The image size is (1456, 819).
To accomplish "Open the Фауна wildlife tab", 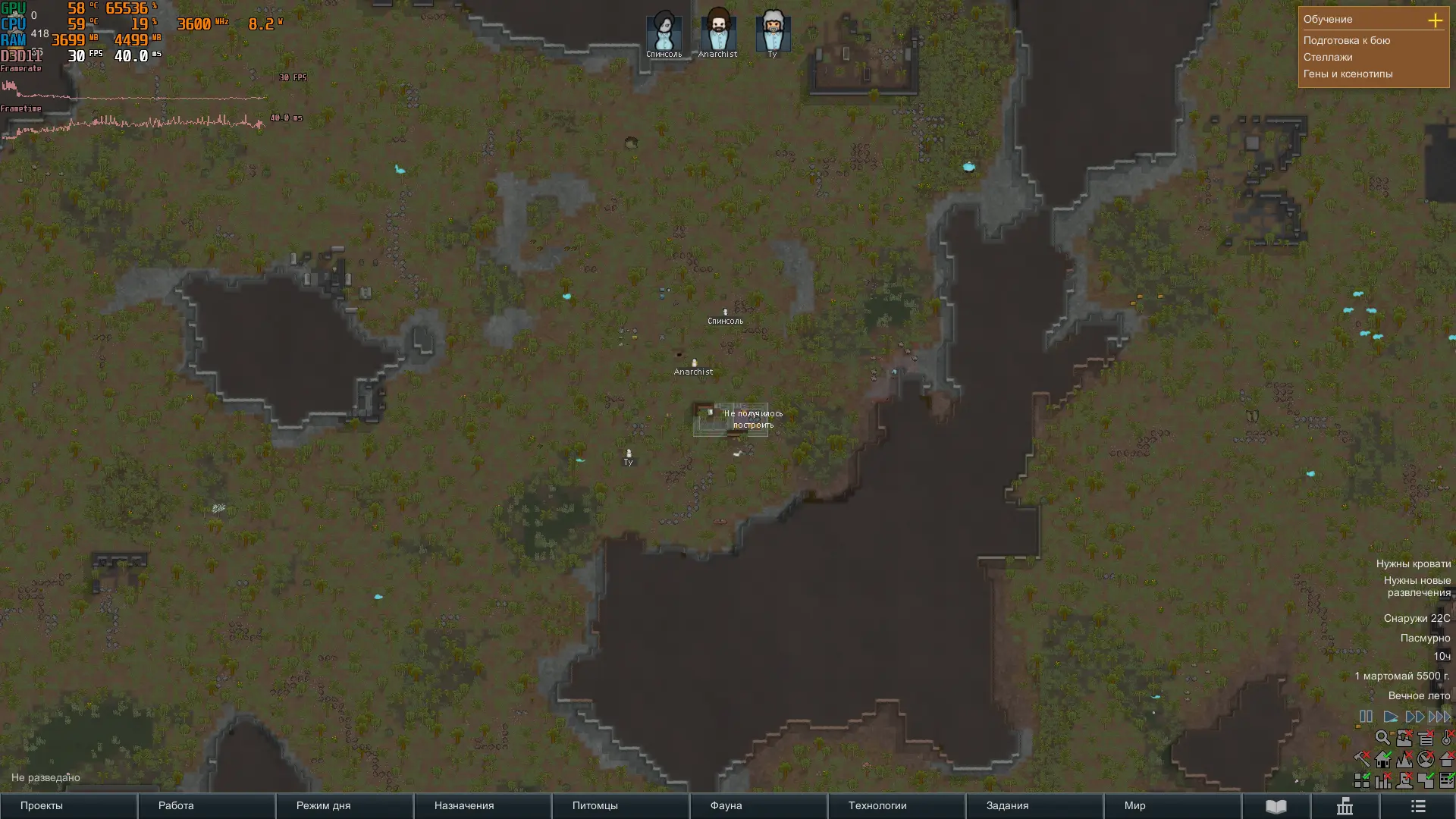I will click(x=726, y=805).
